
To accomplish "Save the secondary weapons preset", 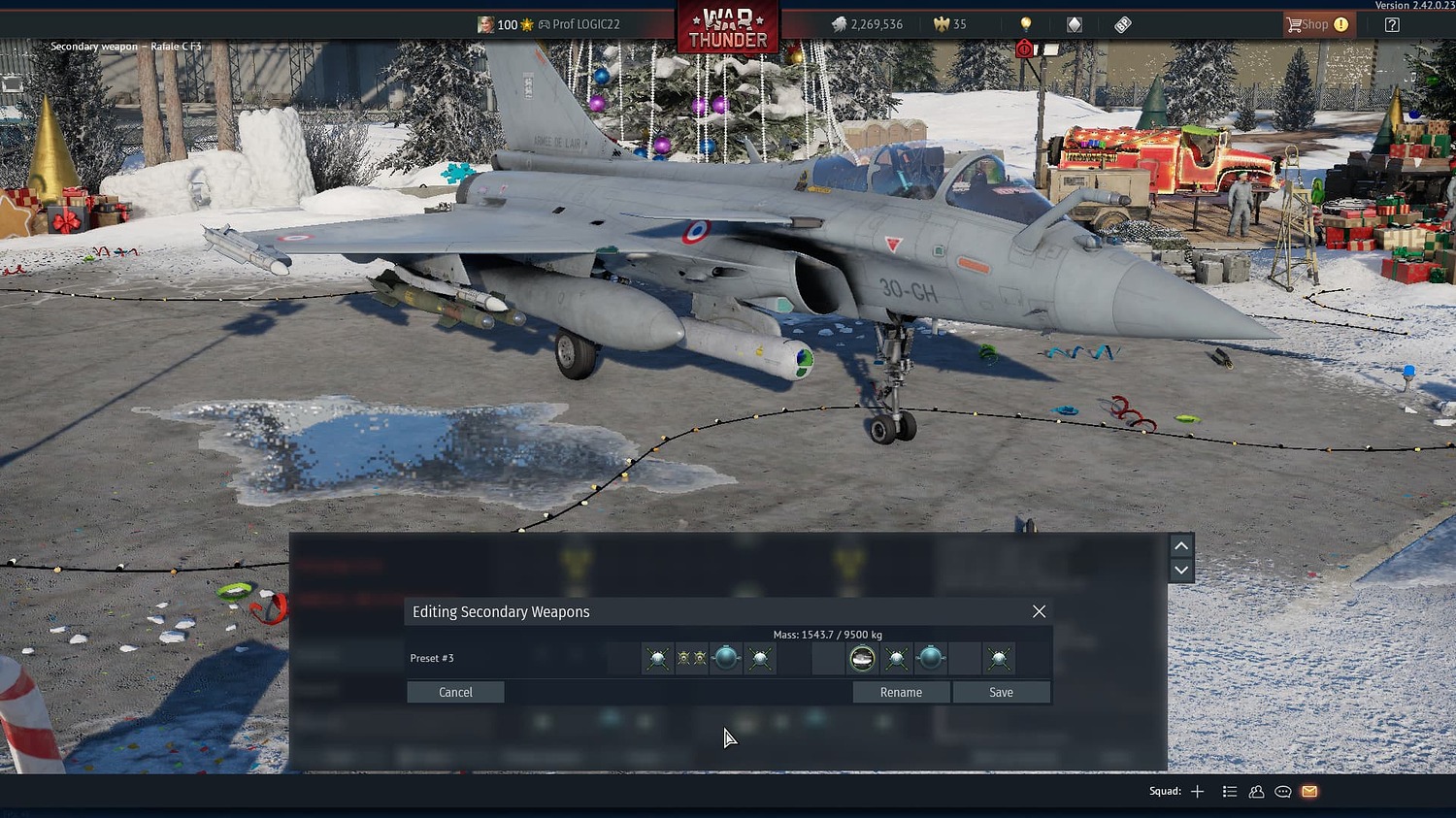I will [x=1001, y=692].
